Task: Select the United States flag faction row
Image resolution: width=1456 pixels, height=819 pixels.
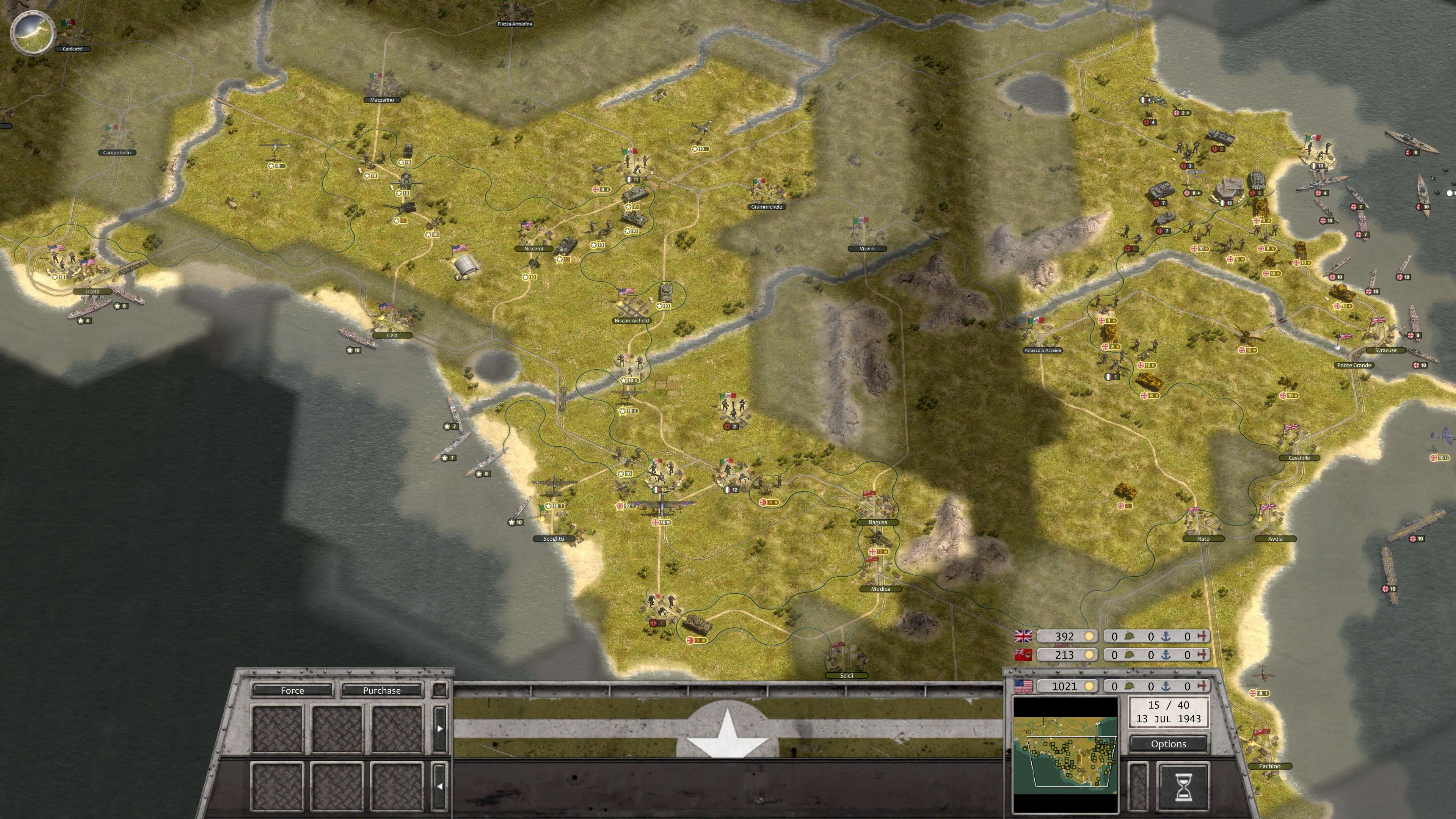Action: coord(1024,686)
